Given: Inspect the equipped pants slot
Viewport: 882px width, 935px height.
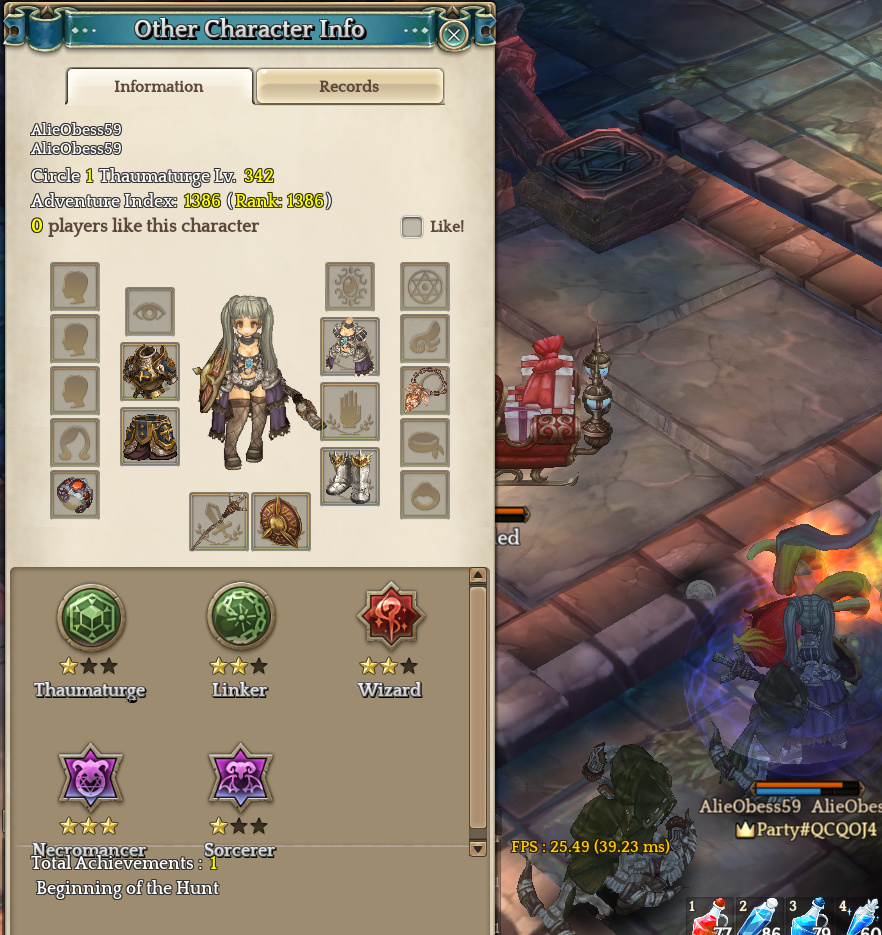Looking at the screenshot, I should click(x=150, y=436).
